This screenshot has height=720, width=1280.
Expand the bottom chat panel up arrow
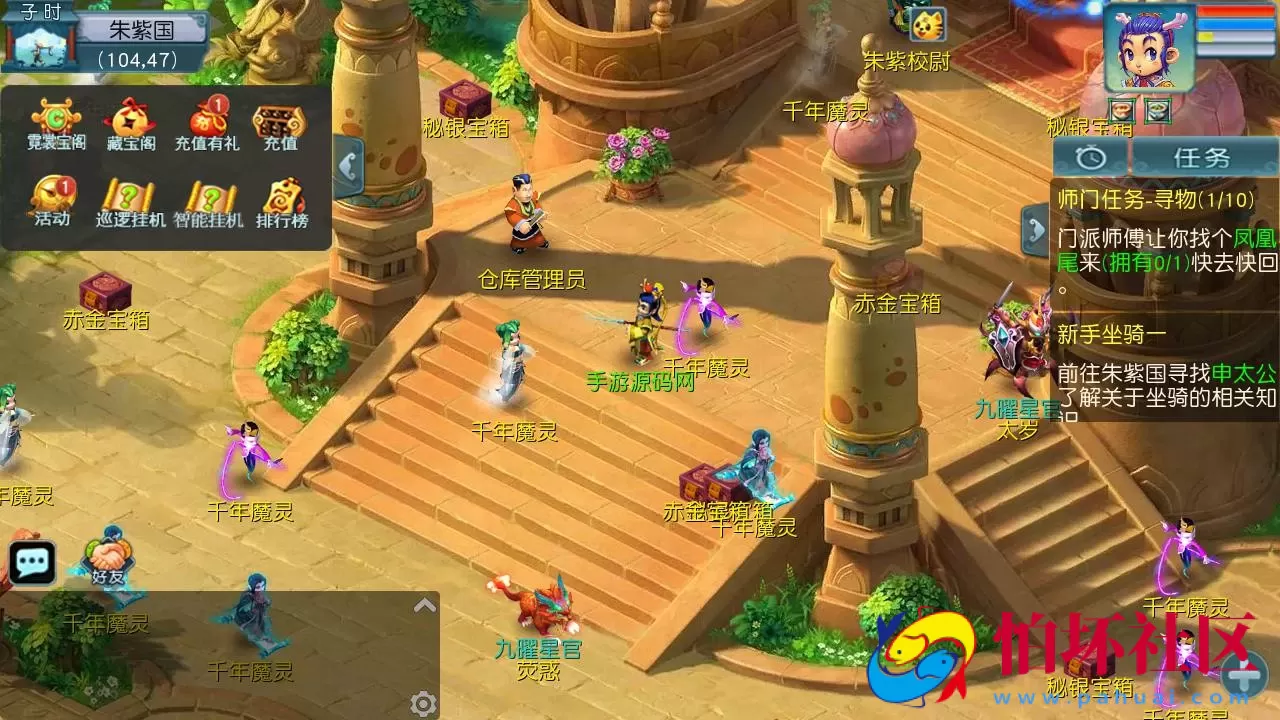425,603
